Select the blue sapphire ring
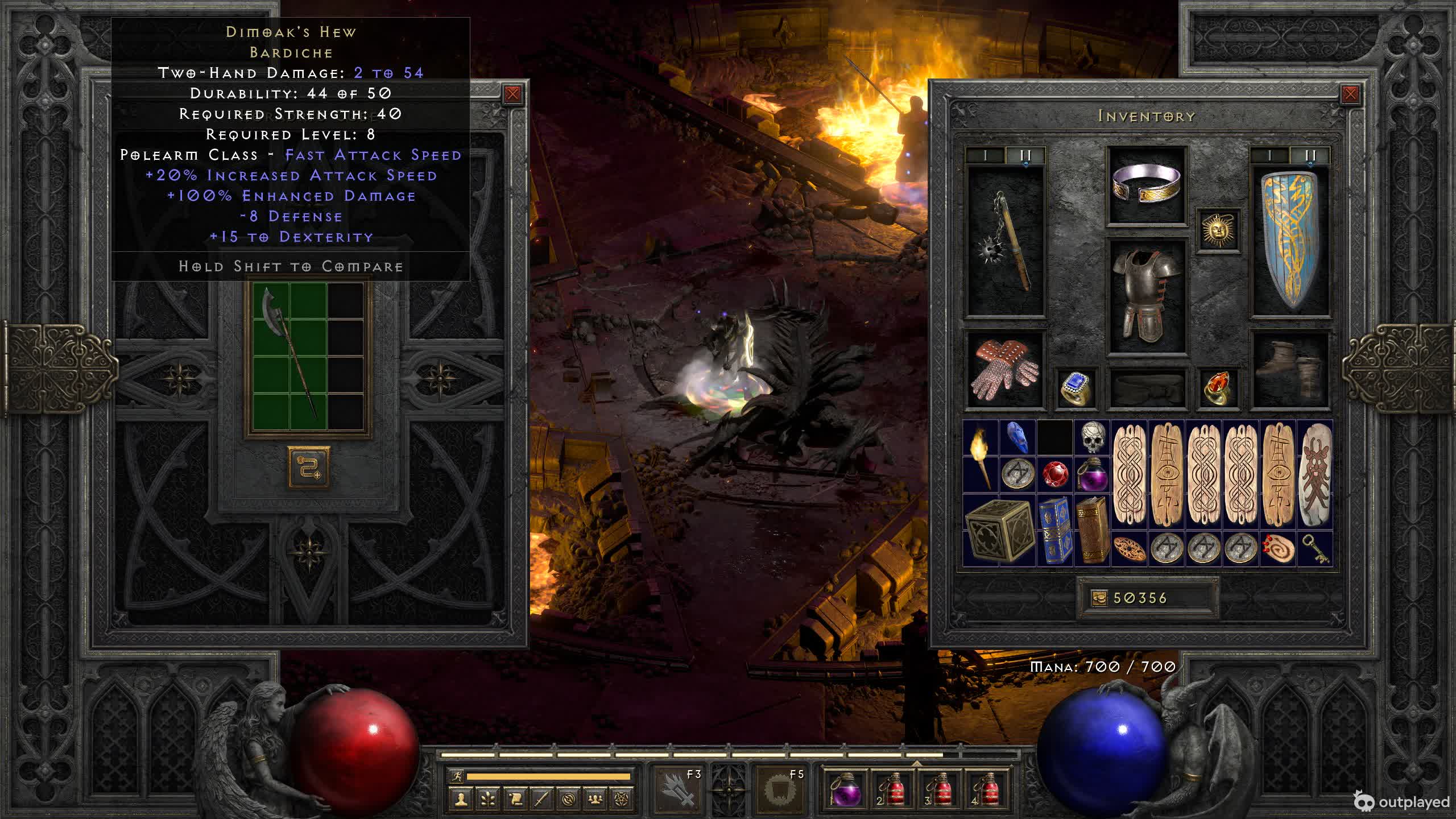The height and width of the screenshot is (819, 1456). (x=1076, y=388)
